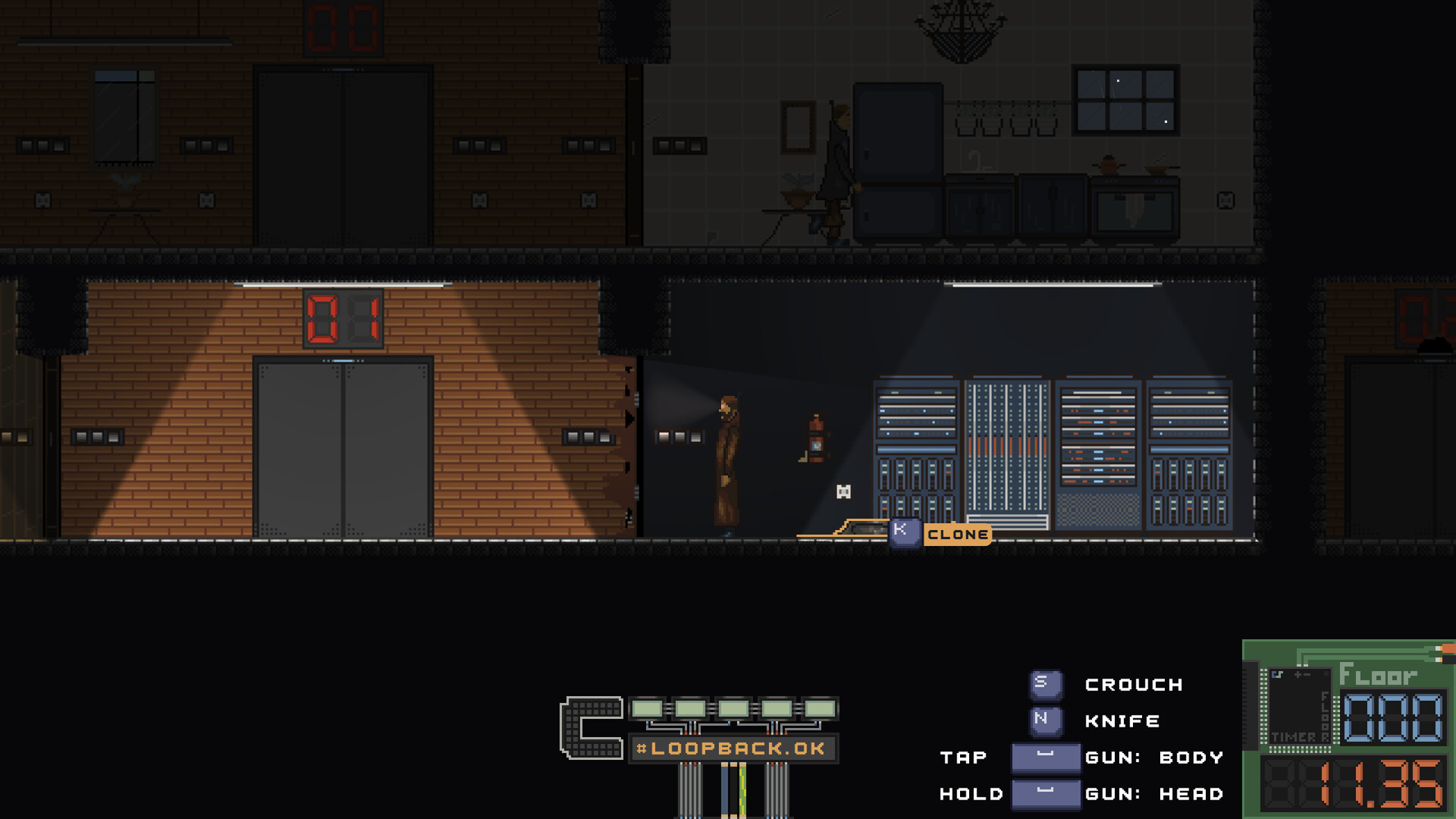Click the chandelier hanging from the ceiling
This screenshot has width=1456, height=819.
961,30
